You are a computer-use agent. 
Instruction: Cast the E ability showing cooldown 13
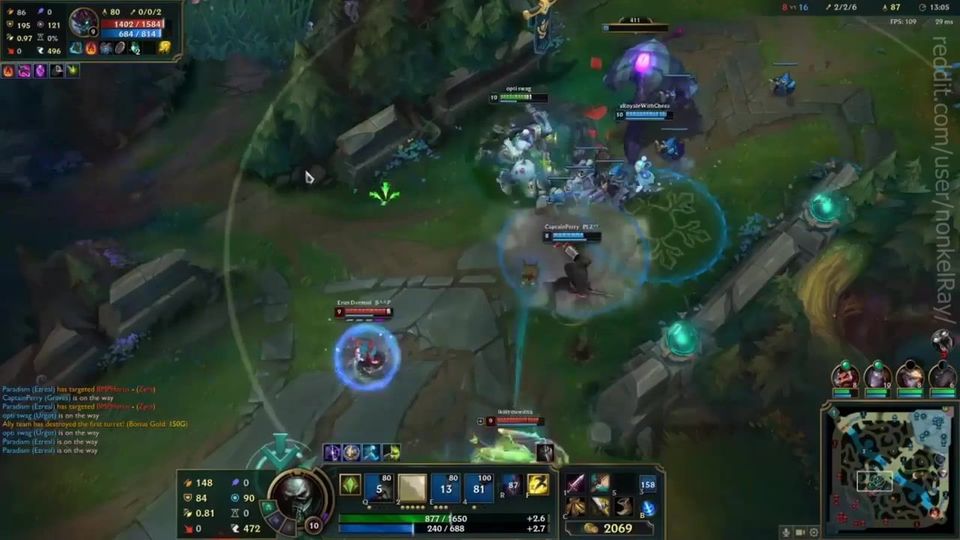(446, 487)
